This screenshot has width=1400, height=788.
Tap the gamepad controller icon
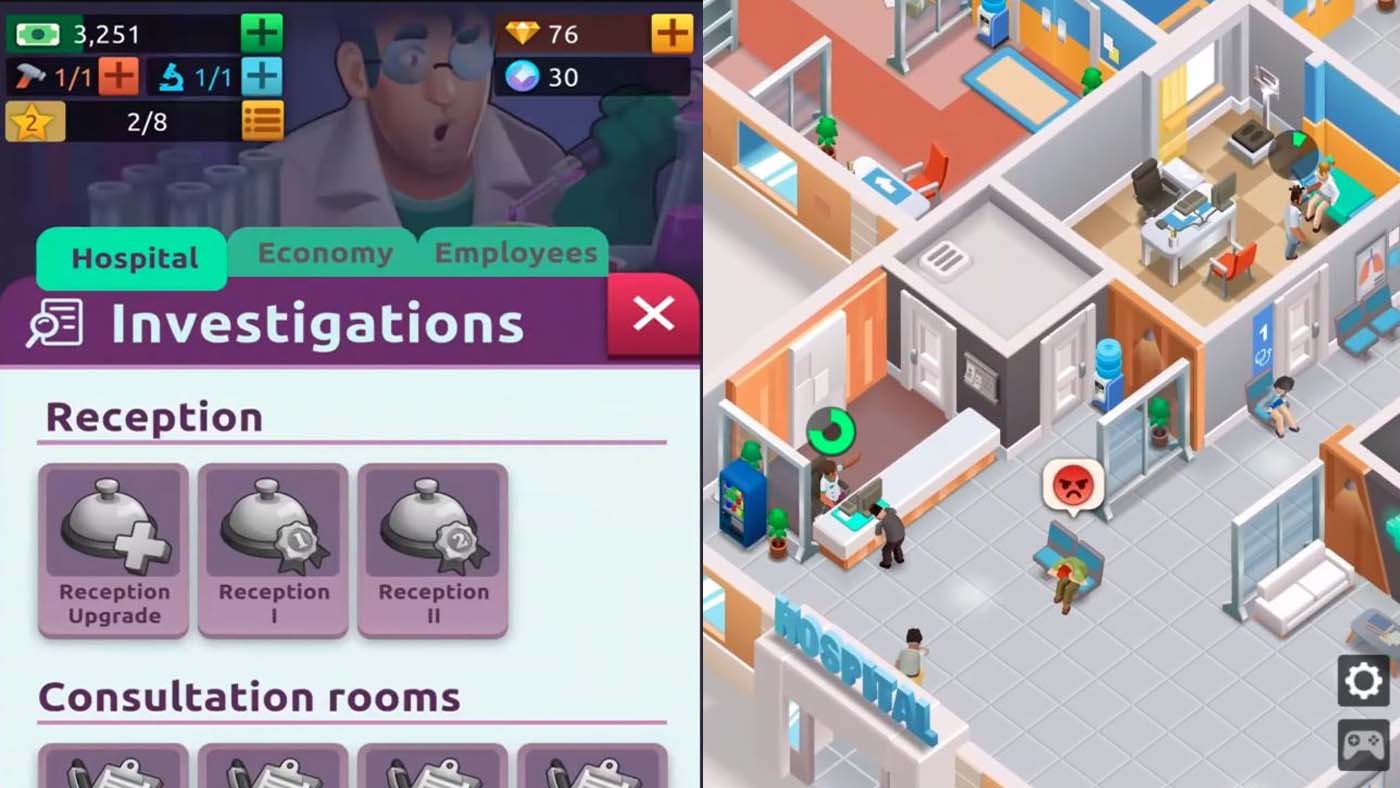(x=1362, y=744)
